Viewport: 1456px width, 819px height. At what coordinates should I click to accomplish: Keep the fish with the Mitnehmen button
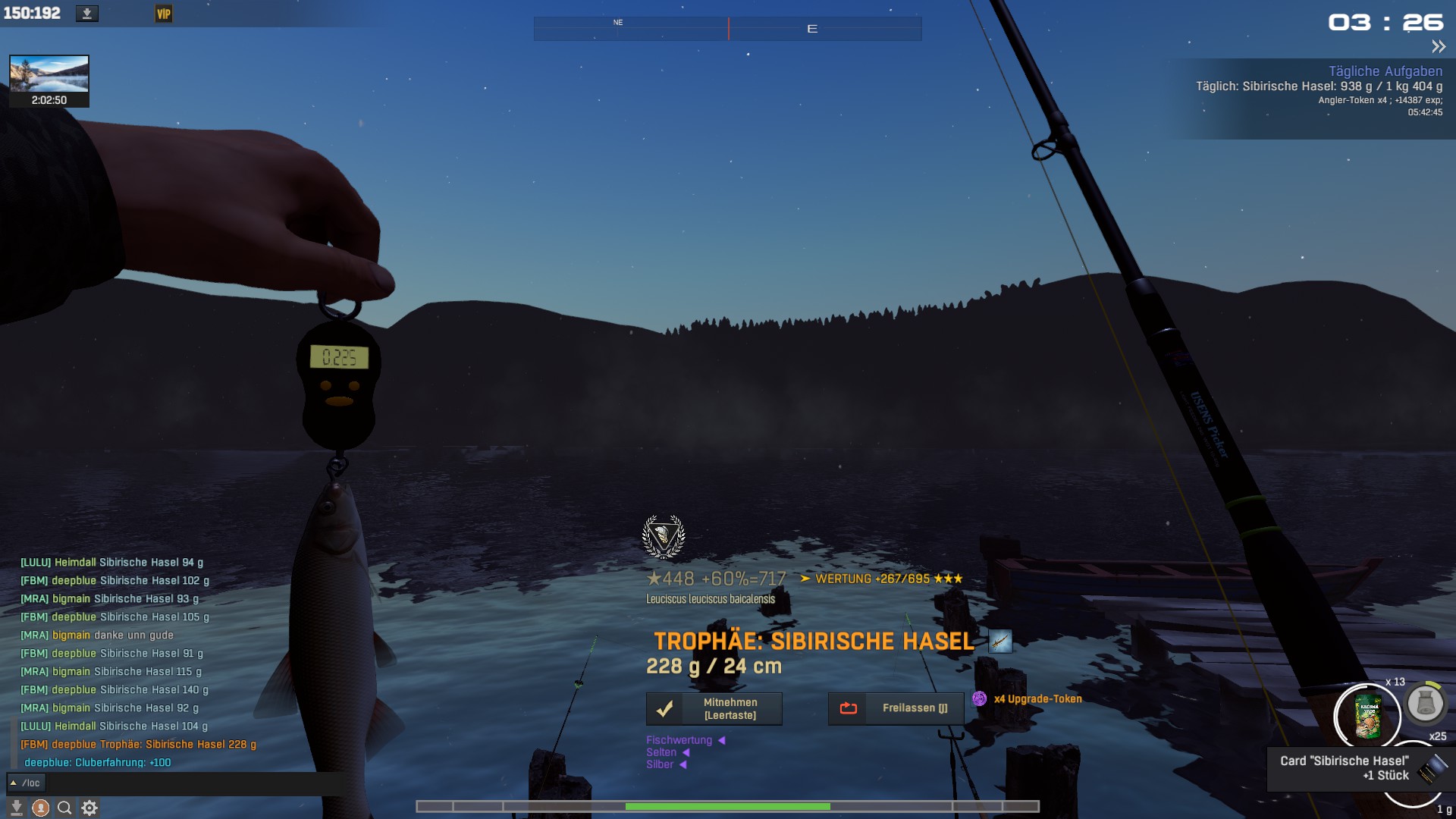click(714, 709)
